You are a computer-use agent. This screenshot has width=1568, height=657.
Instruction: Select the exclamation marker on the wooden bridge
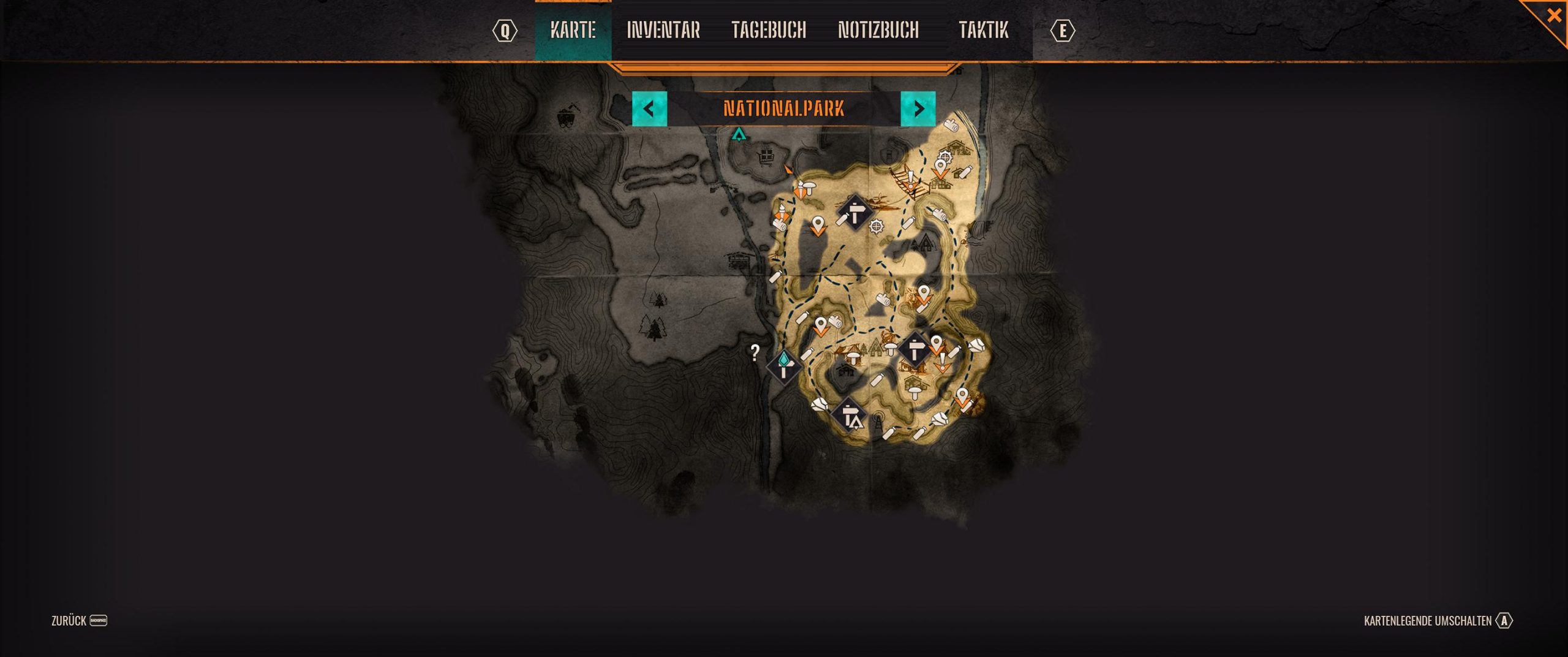(911, 178)
